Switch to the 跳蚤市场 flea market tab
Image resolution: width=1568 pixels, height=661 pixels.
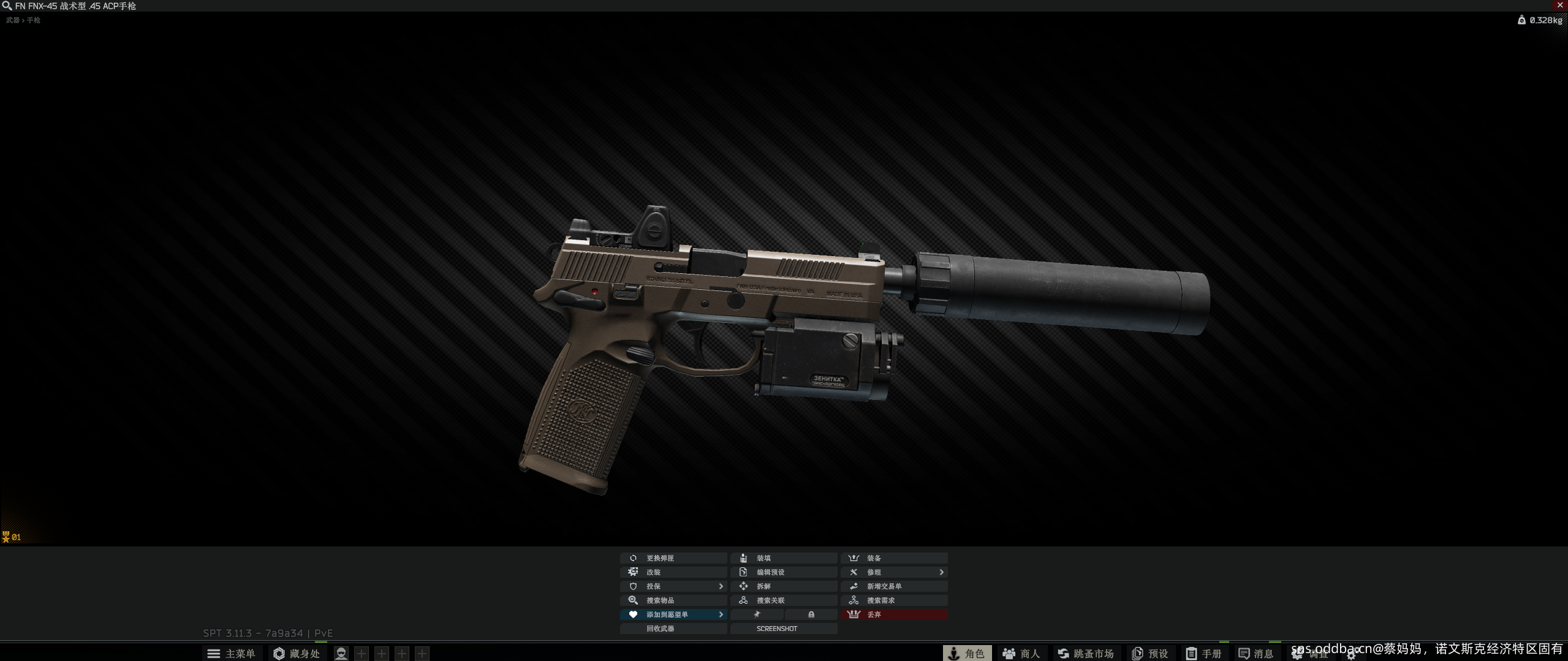pyautogui.click(x=1085, y=654)
